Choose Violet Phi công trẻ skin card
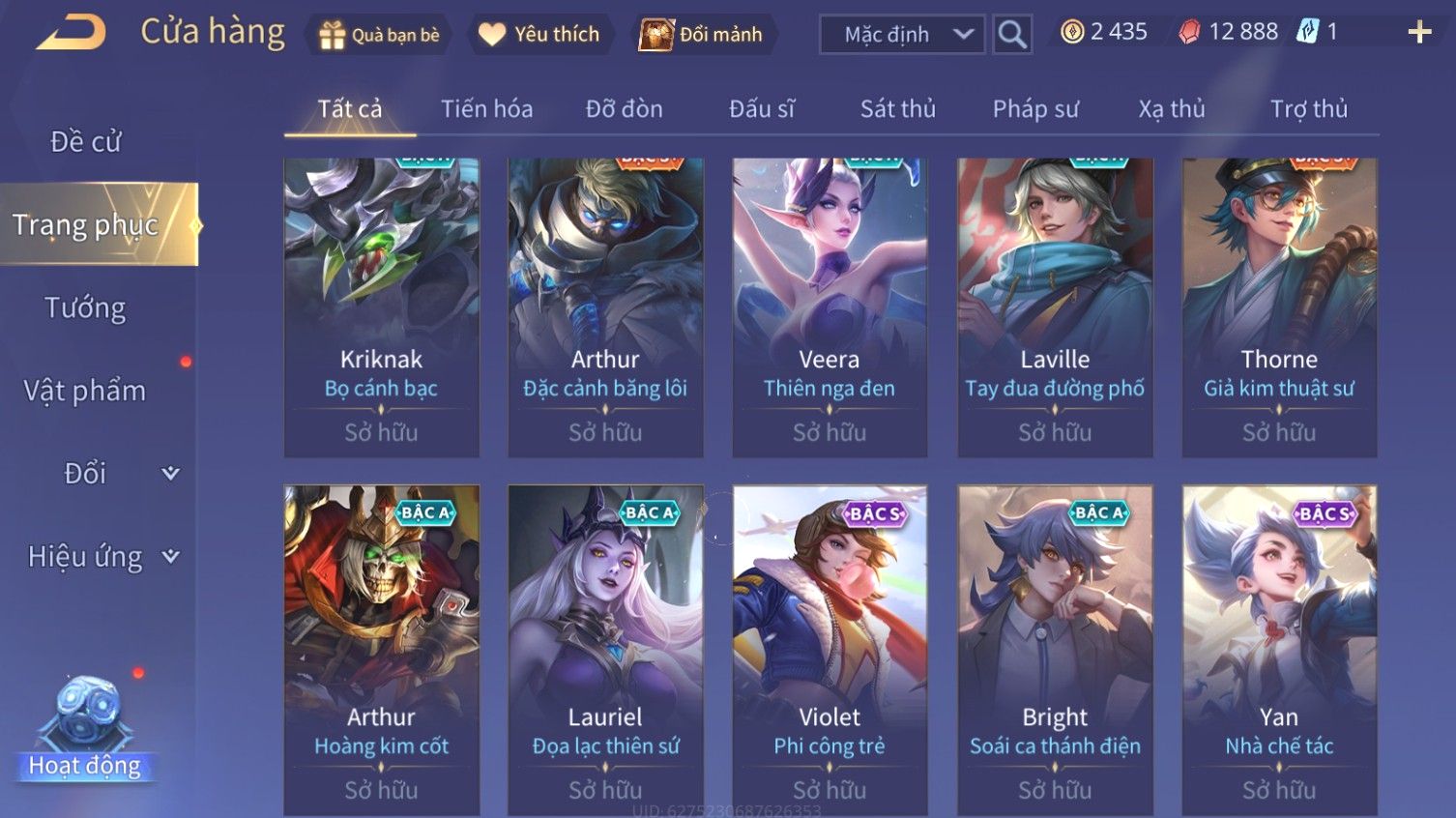This screenshot has height=818, width=1456. click(830, 650)
